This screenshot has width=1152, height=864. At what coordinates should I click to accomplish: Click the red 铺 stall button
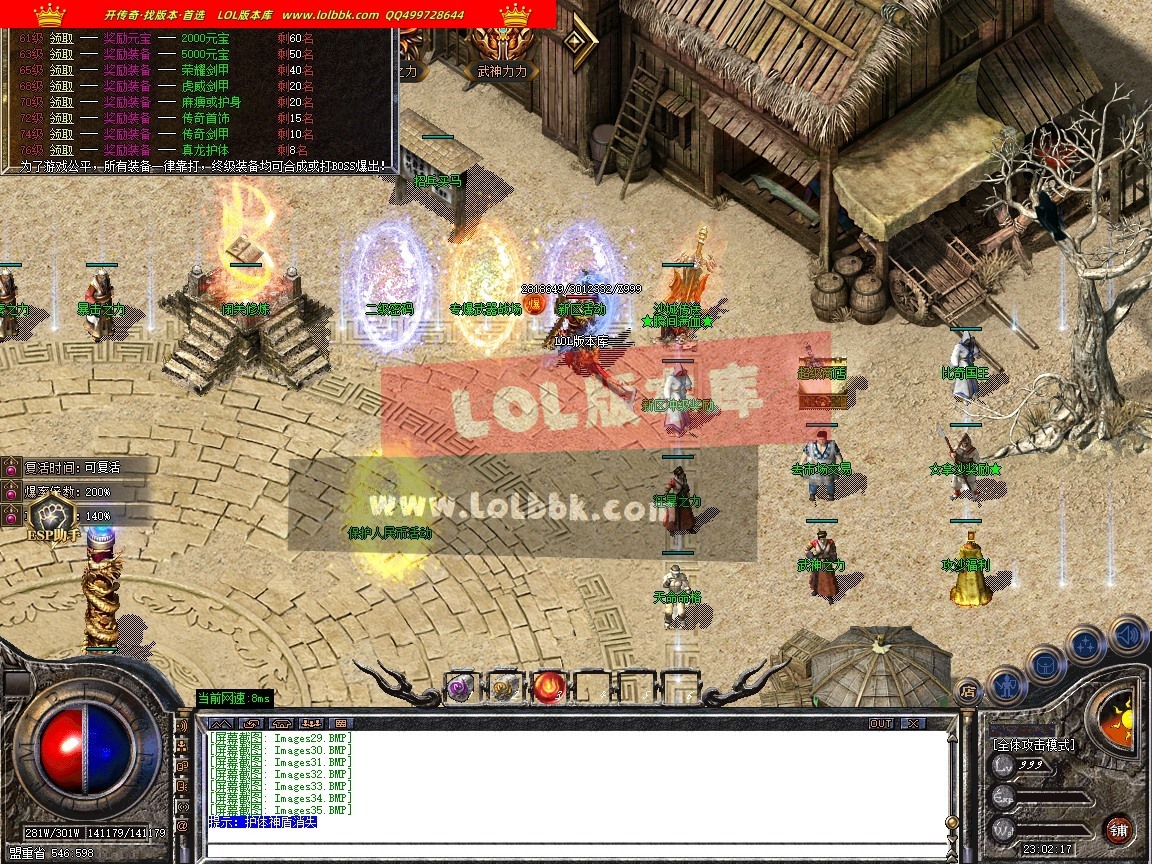tap(1119, 829)
